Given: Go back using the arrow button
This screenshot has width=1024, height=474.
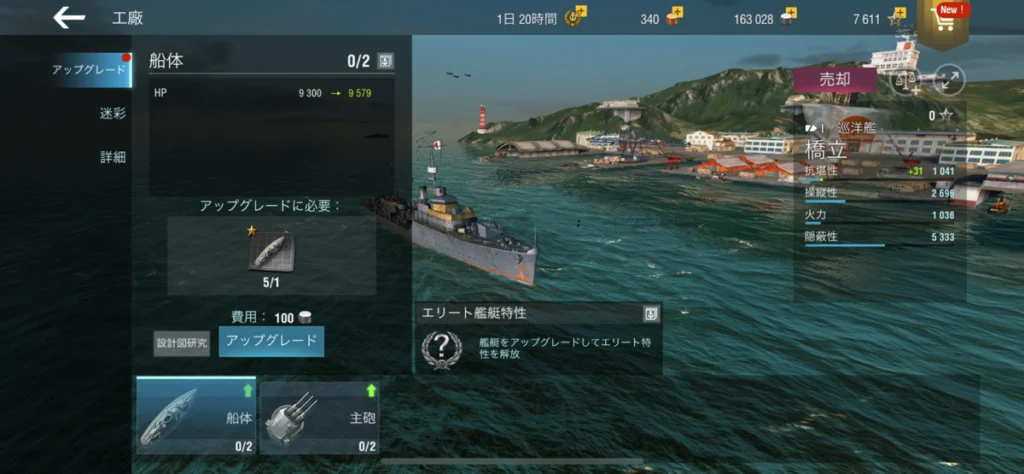Looking at the screenshot, I should click(69, 17).
